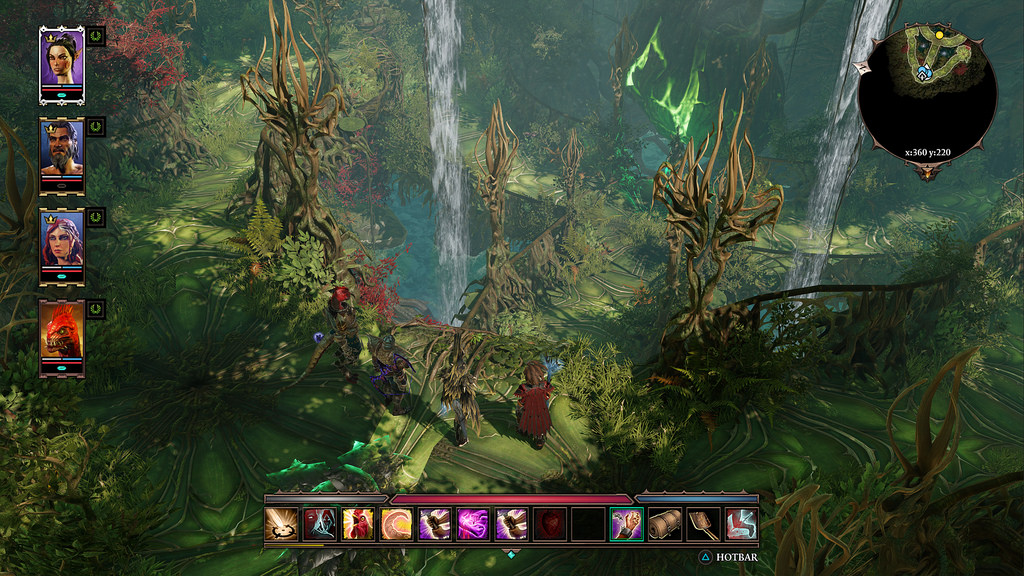This screenshot has width=1024, height=576.
Task: Select the dark red heart skill slot
Action: [x=549, y=524]
